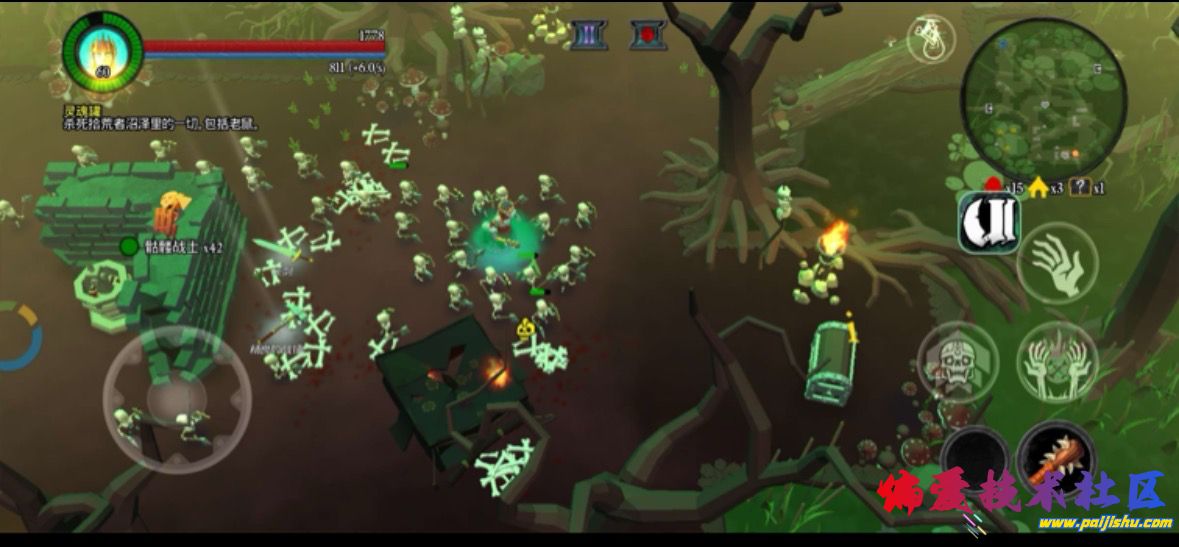Open the circular swamp minimap
1179x547 pixels.
tap(1043, 98)
